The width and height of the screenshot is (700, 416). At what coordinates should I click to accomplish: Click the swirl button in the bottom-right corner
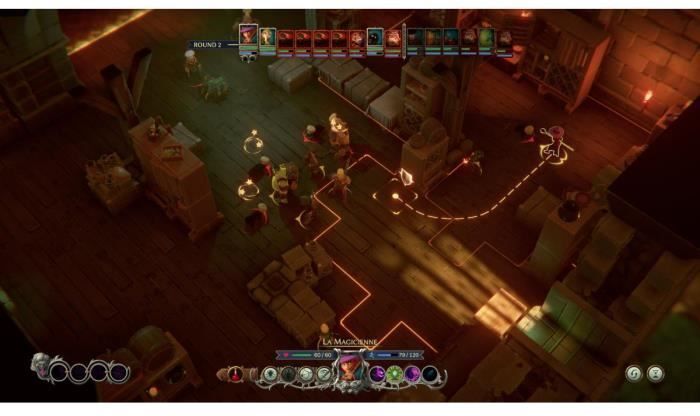[x=633, y=373]
